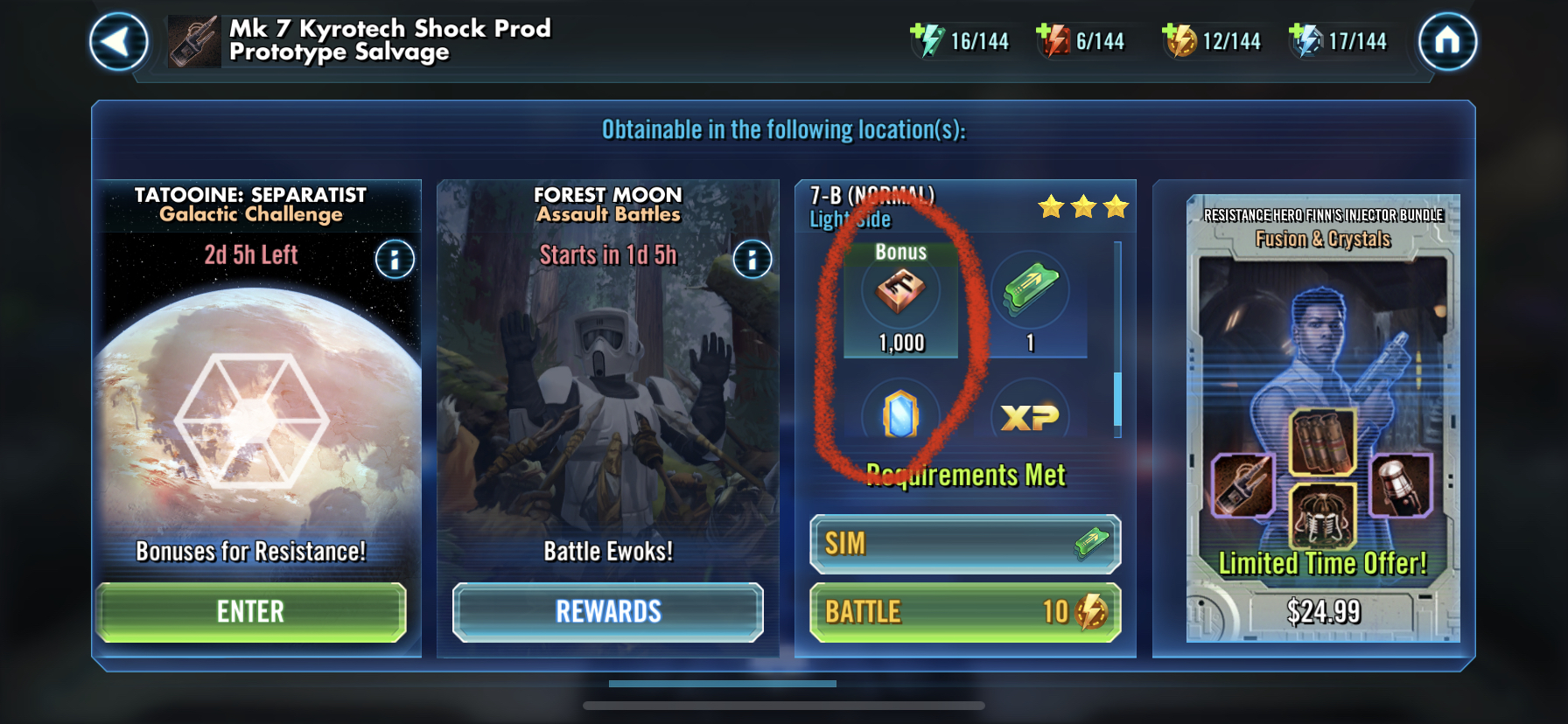This screenshot has height=724, width=1568.
Task: Inspect the blue crystal shard reward
Action: pyautogui.click(x=900, y=414)
